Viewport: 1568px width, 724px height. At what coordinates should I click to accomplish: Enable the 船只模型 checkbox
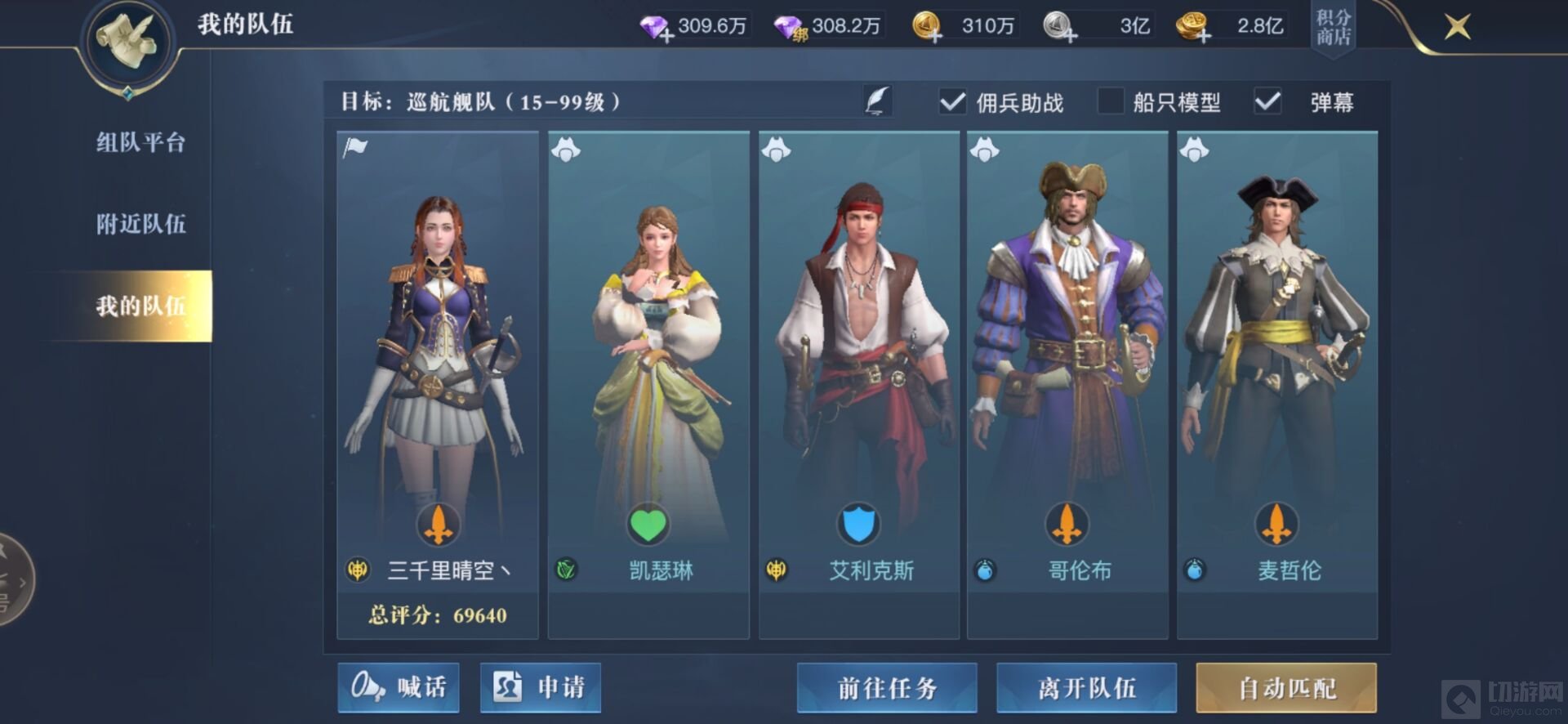click(x=1111, y=102)
